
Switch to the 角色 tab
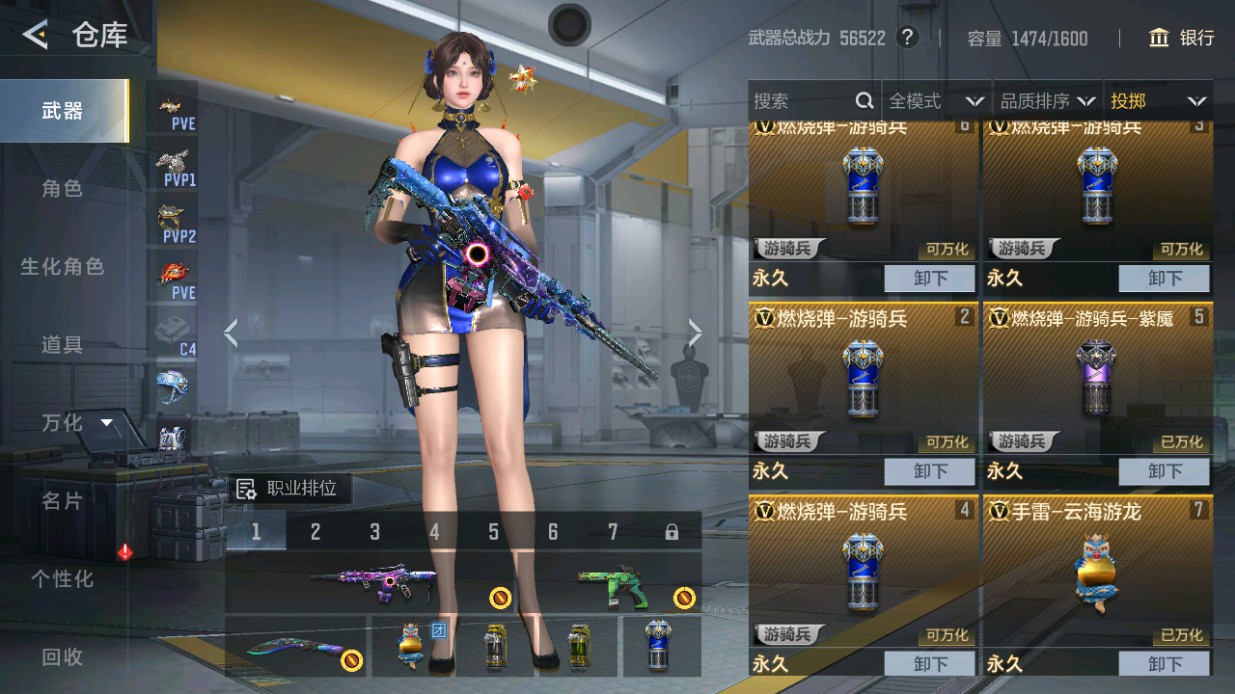click(62, 189)
